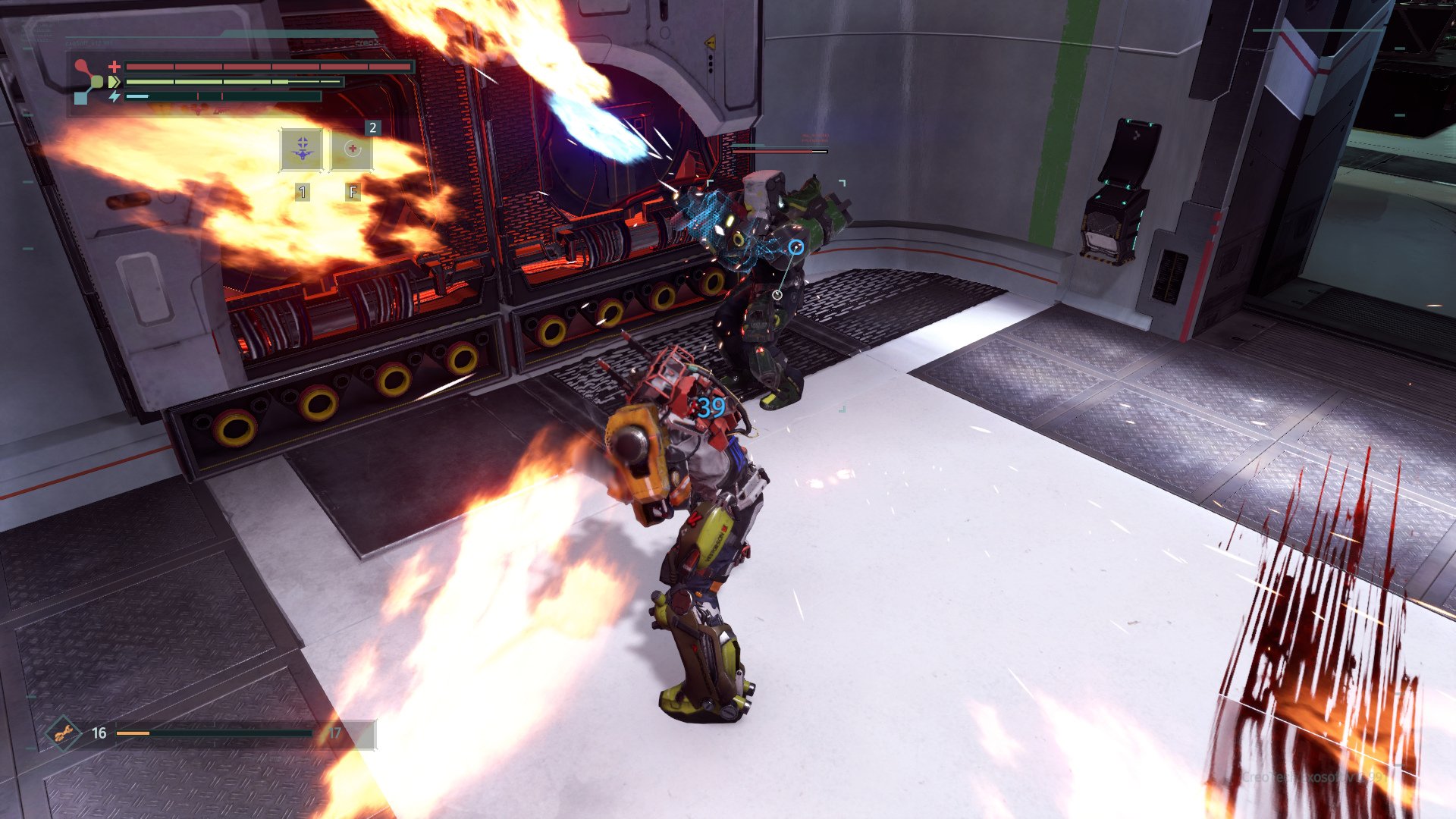Select the enemy name text above its health bar
The image size is (1456, 819).
pos(814,137)
